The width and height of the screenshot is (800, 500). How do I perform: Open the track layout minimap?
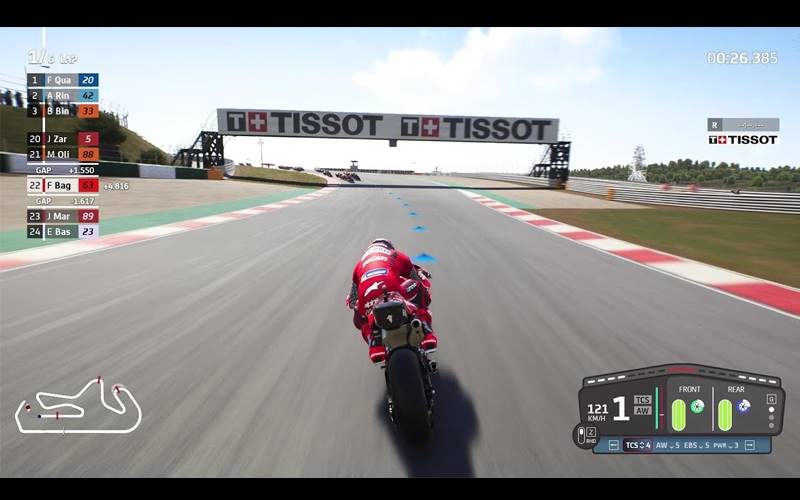pos(78,405)
